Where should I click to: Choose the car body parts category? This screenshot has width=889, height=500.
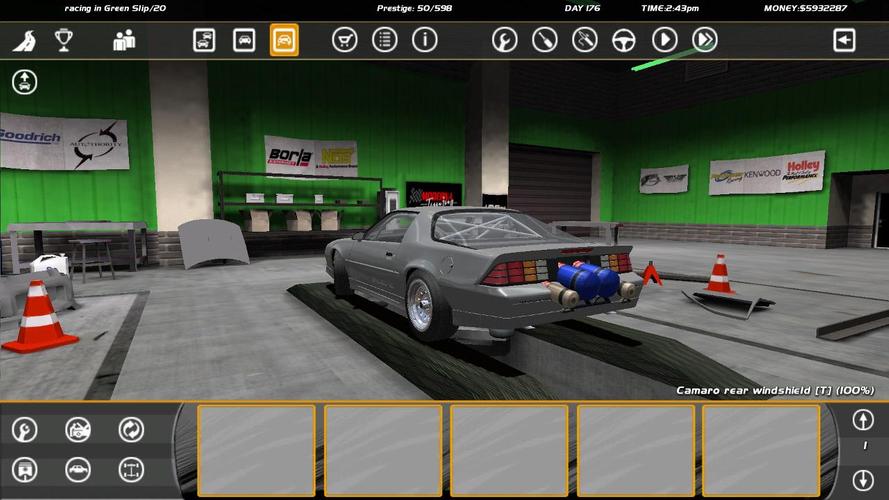(78, 469)
